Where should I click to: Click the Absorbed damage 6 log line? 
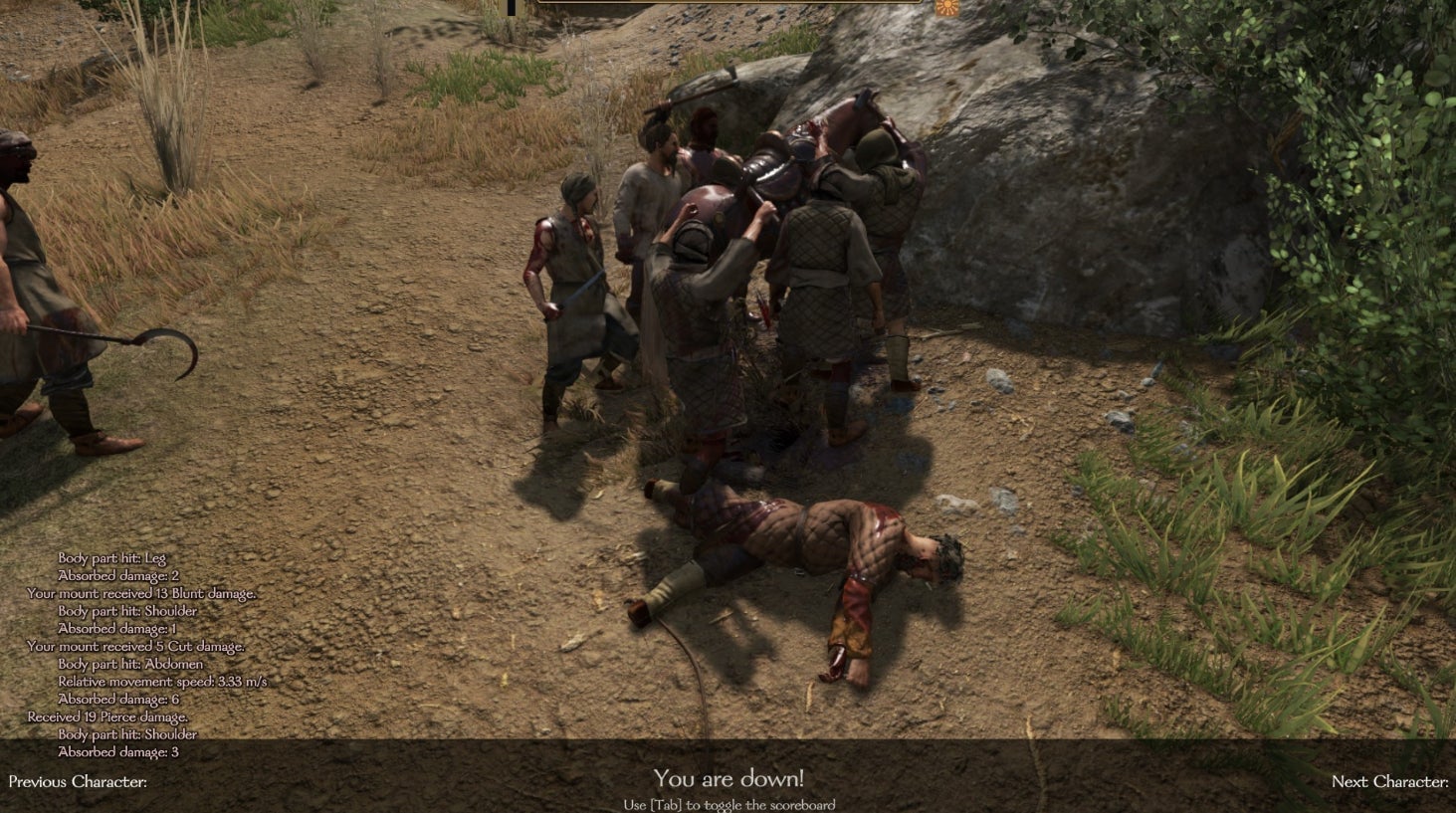(x=116, y=700)
